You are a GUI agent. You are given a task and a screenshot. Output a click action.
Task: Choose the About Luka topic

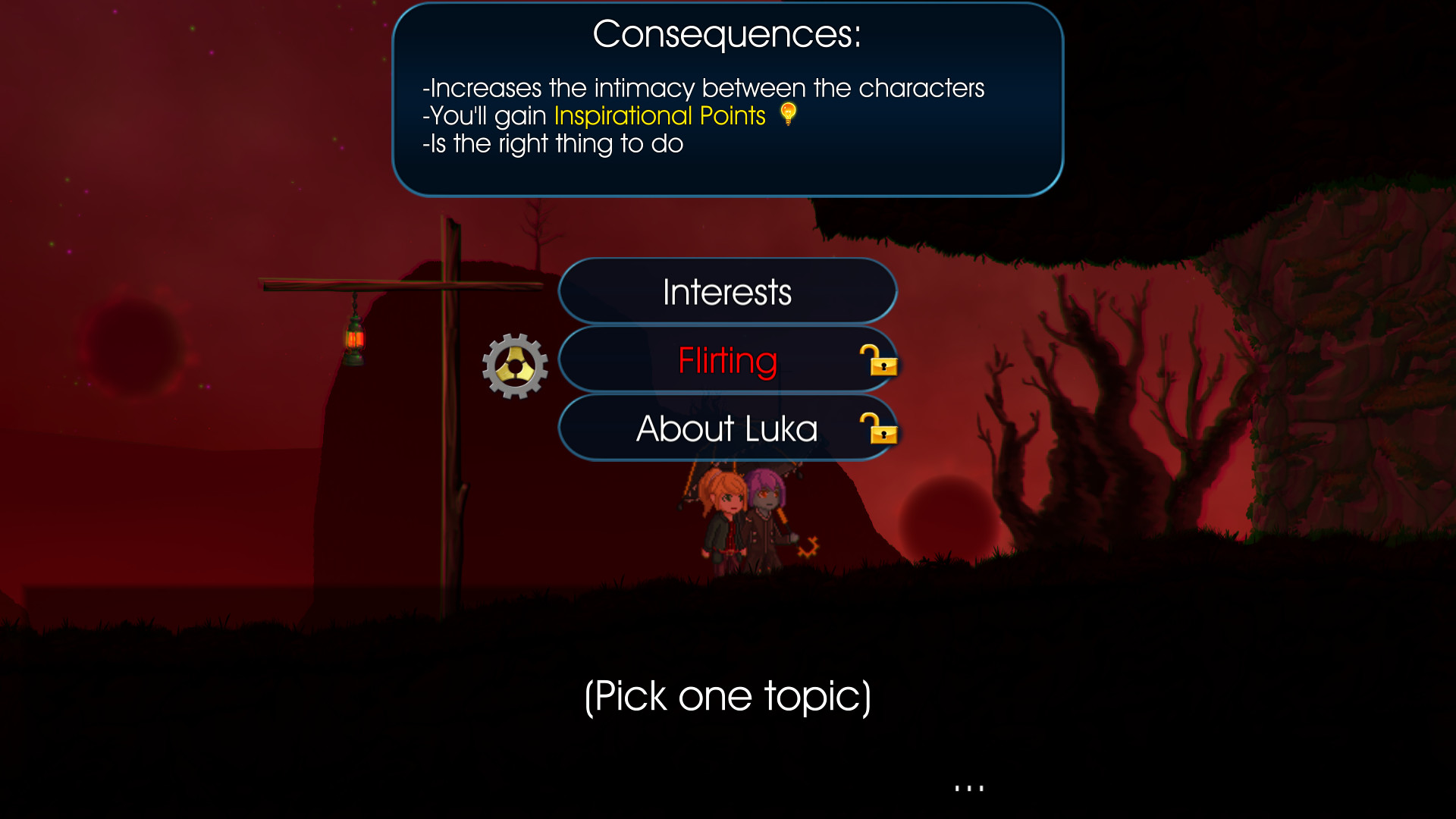click(726, 428)
